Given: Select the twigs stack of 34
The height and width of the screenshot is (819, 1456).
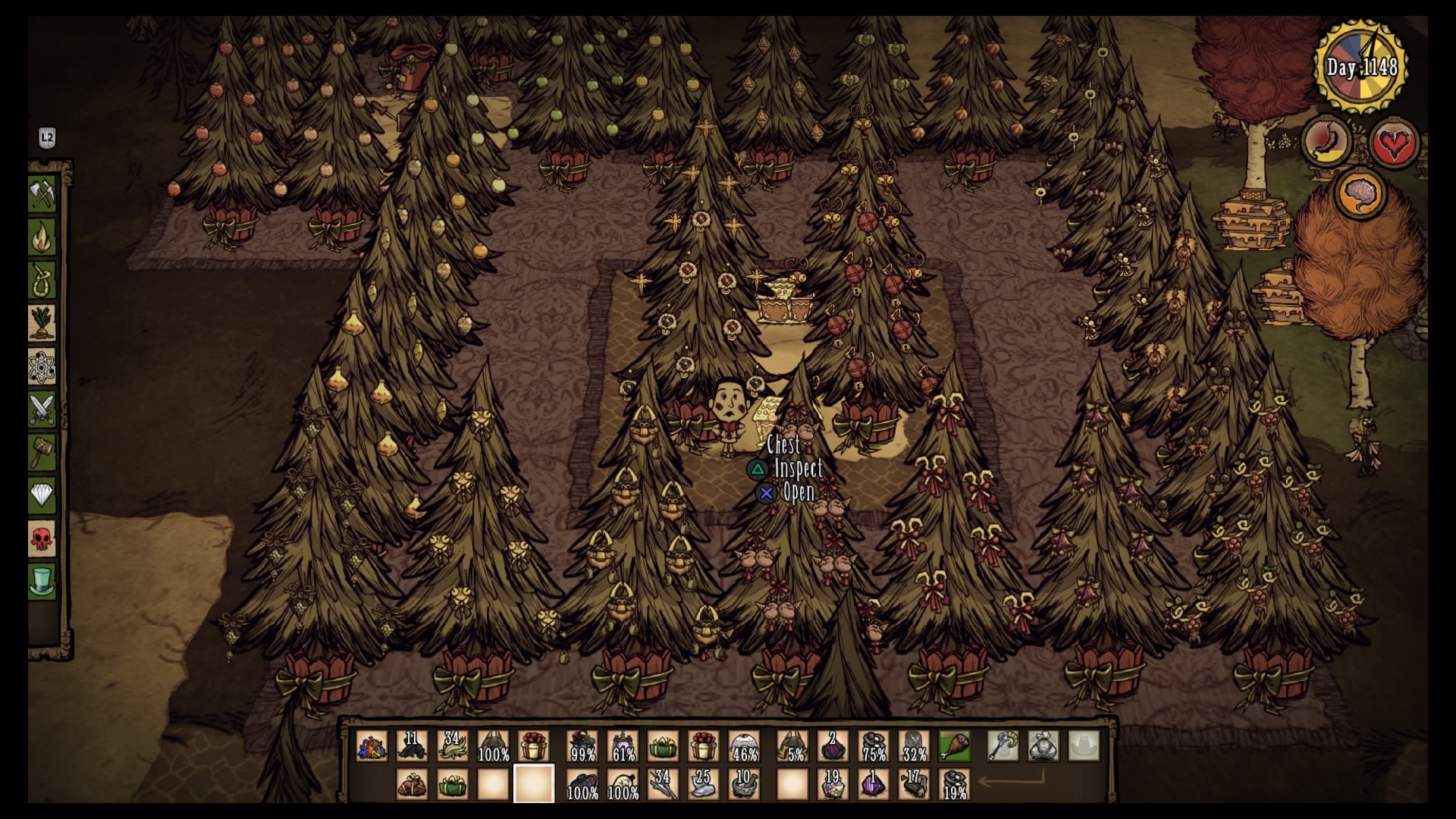Looking at the screenshot, I should coord(663,784).
